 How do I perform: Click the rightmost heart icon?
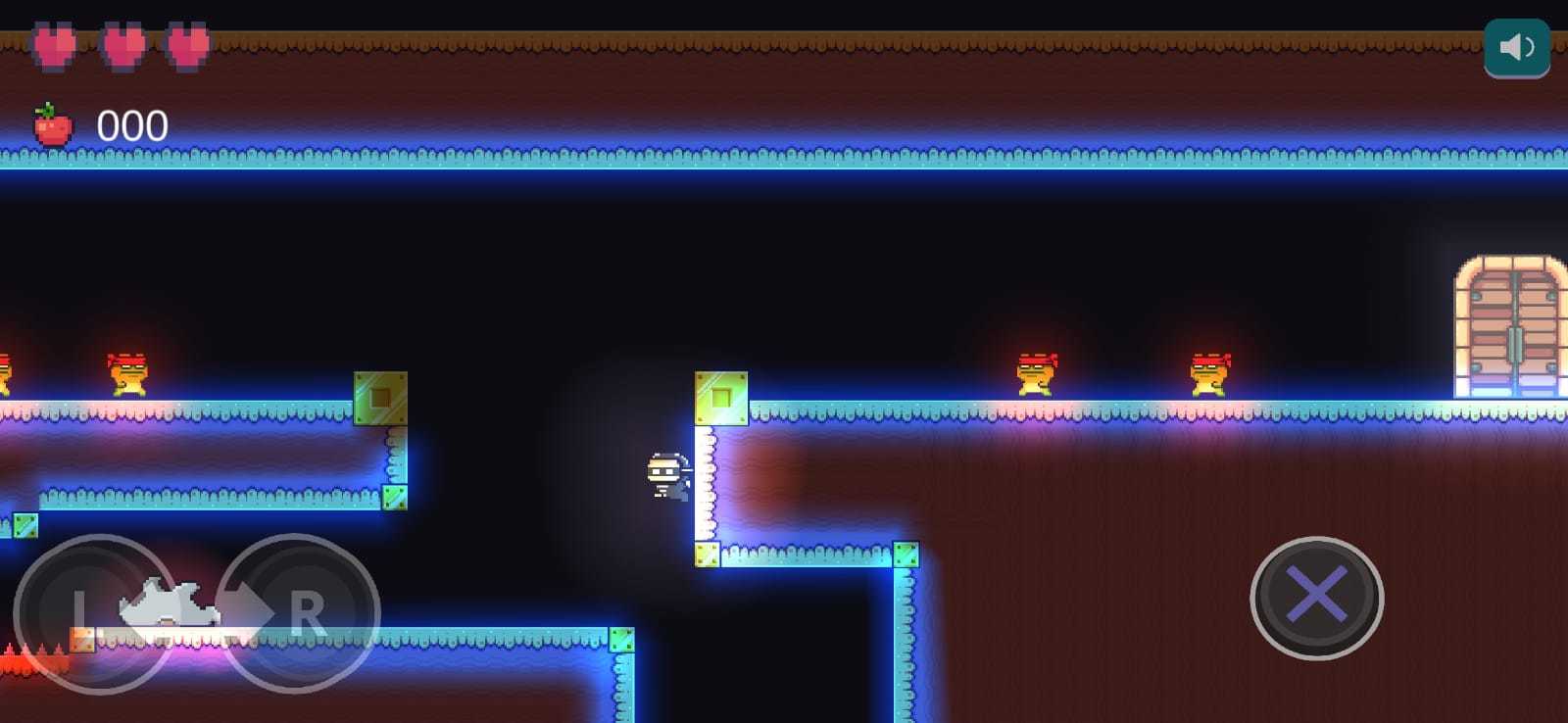pos(184,44)
